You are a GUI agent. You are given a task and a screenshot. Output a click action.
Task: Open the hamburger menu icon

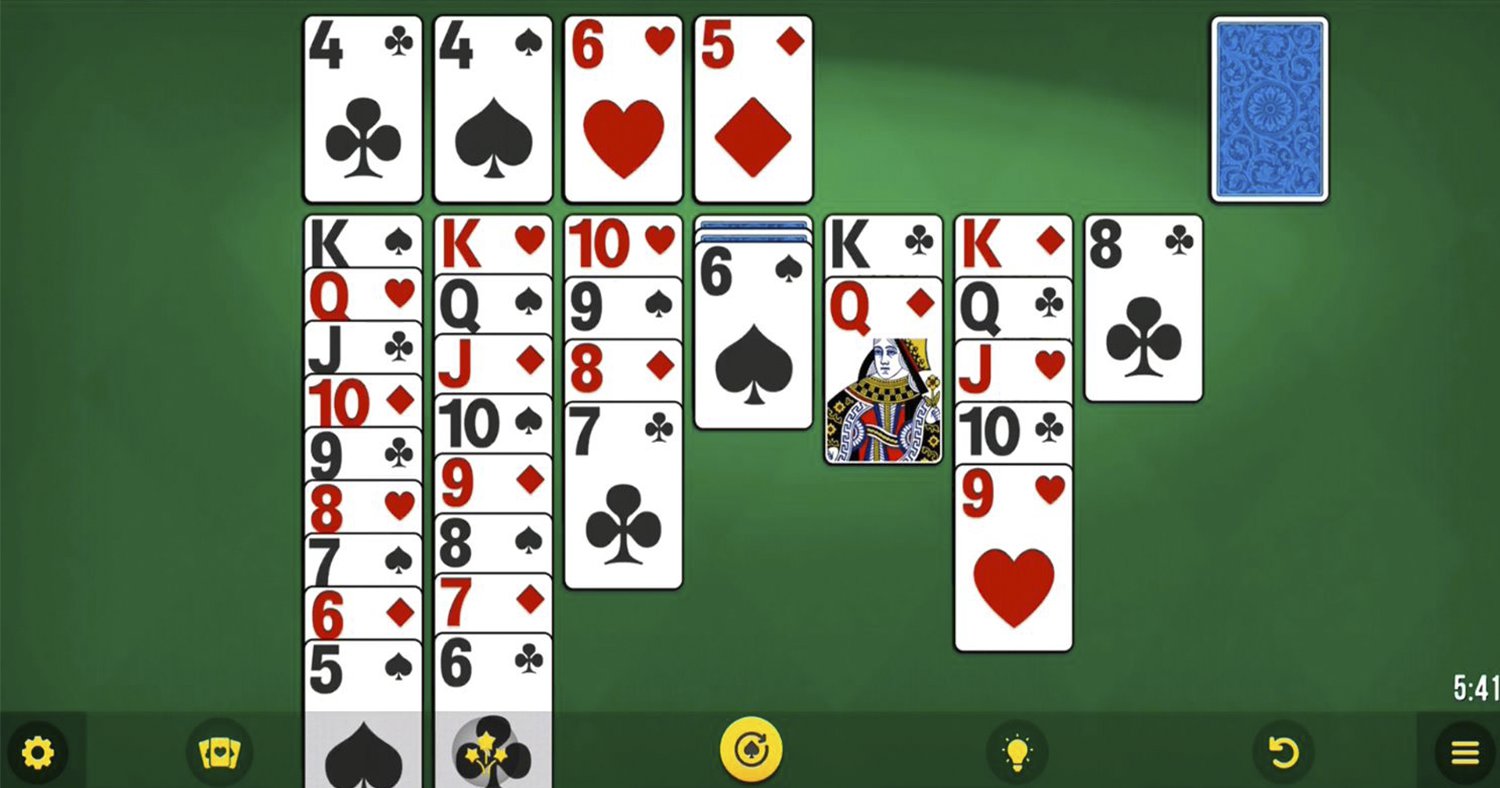1462,751
